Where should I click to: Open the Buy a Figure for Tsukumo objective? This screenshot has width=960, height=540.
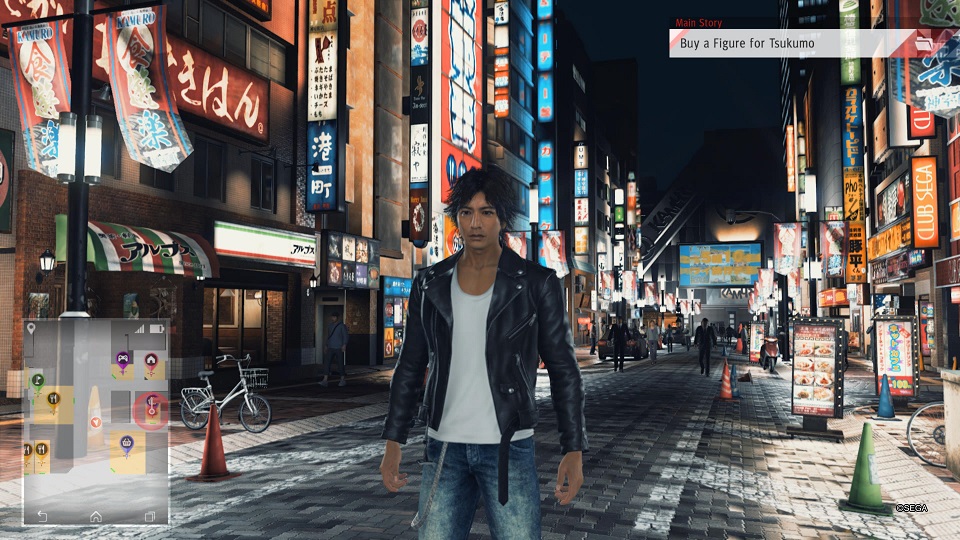pyautogui.click(x=792, y=43)
